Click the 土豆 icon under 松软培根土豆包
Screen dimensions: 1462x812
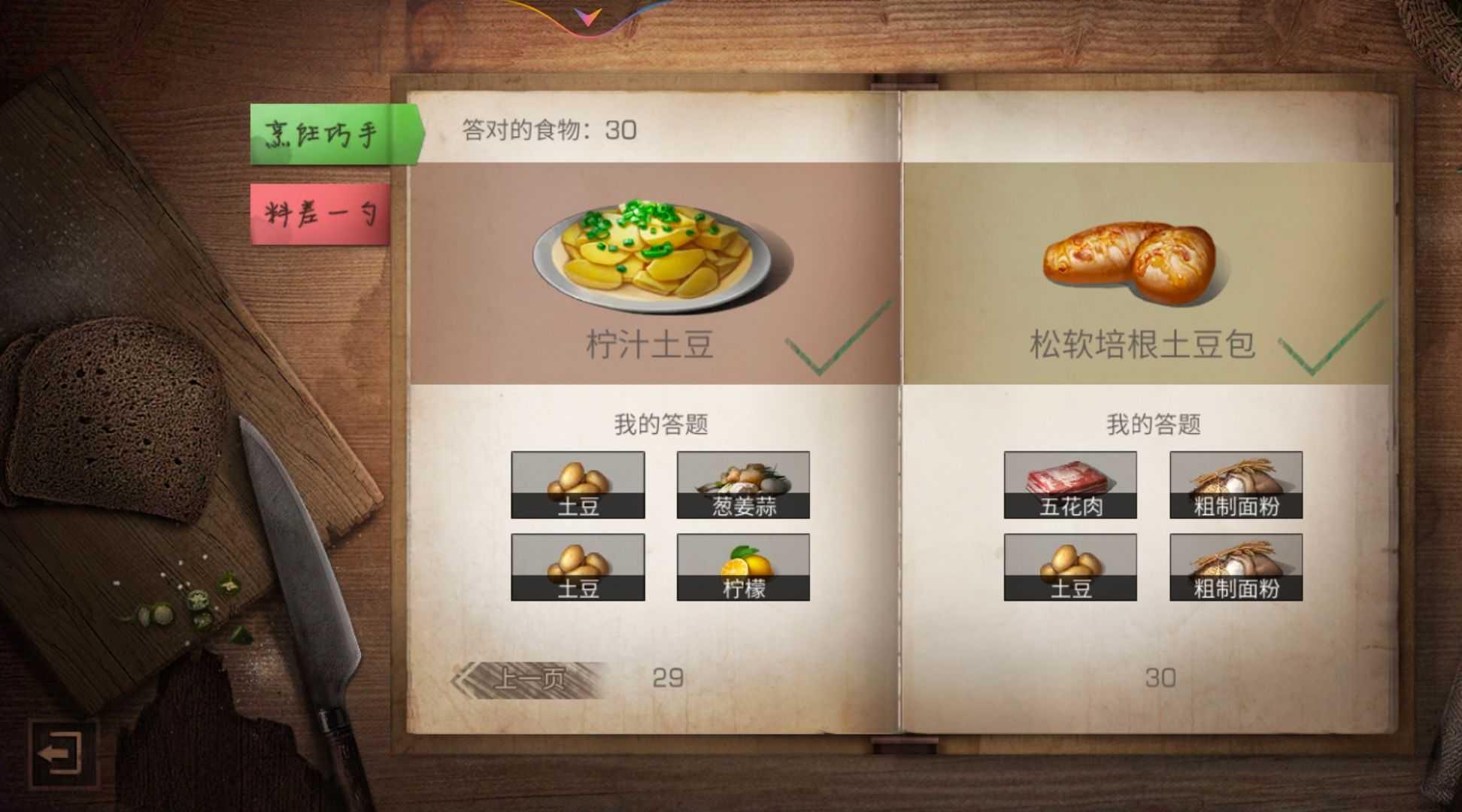(x=1069, y=568)
